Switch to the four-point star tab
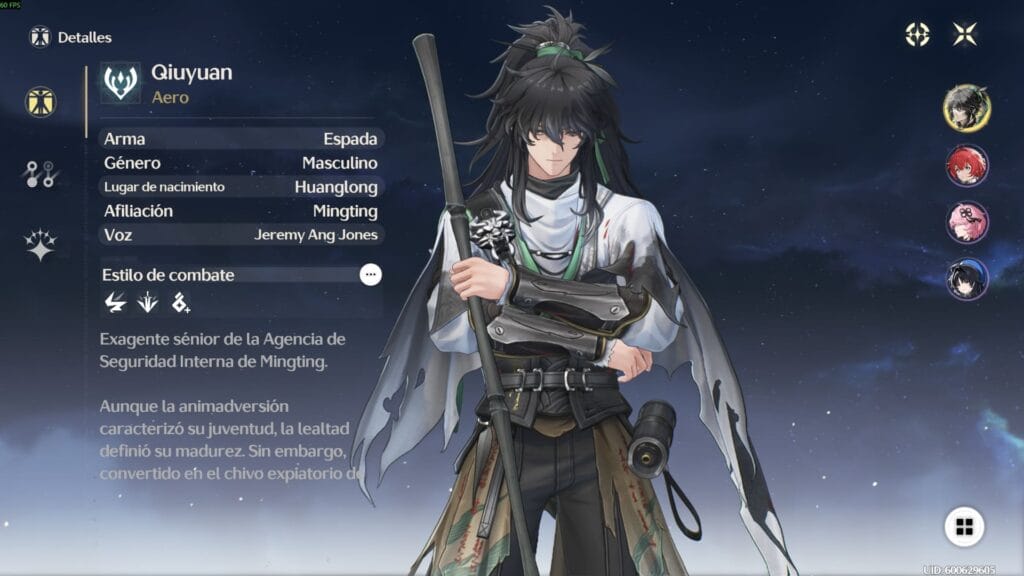 (41, 245)
